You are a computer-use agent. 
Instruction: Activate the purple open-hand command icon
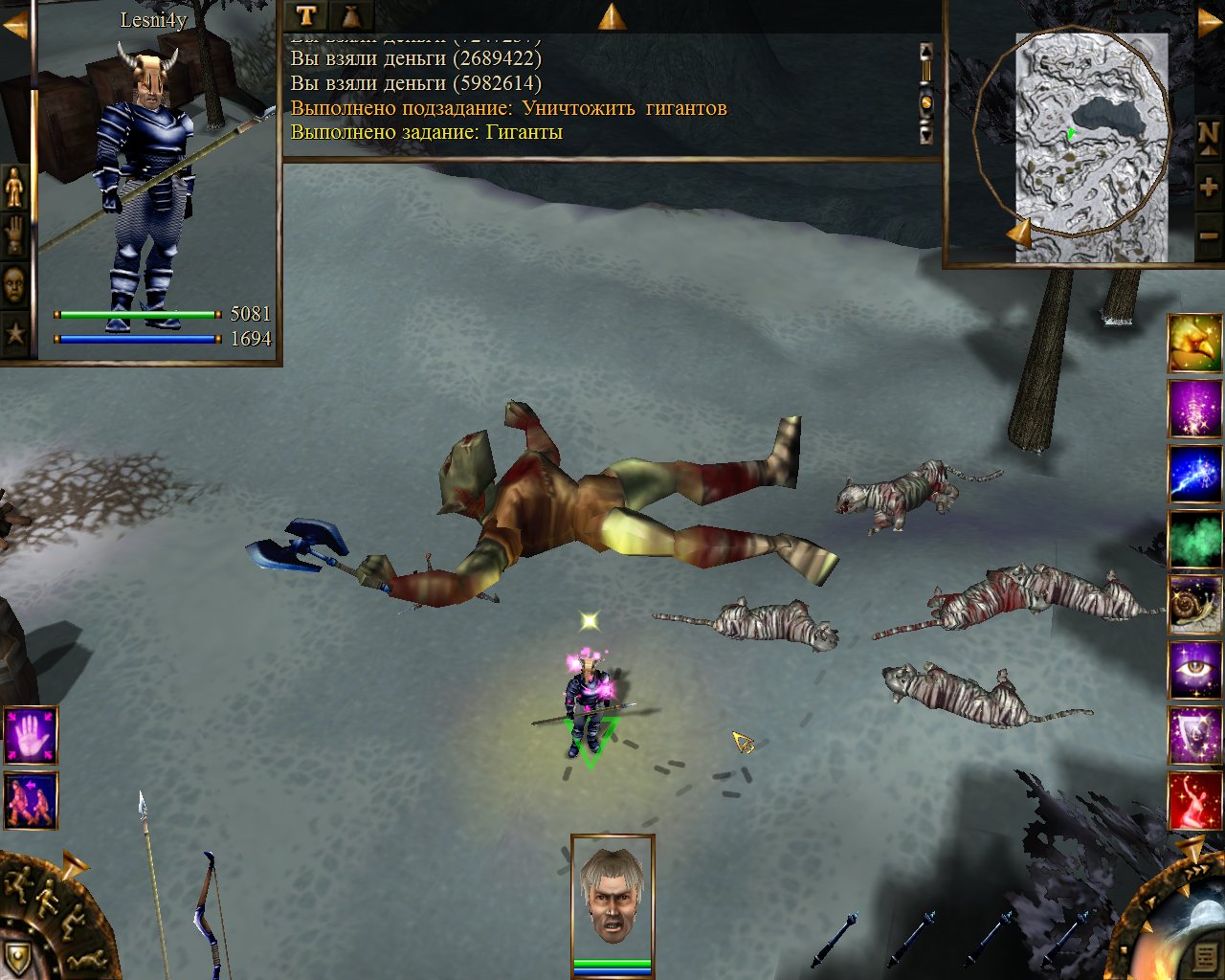click(31, 735)
